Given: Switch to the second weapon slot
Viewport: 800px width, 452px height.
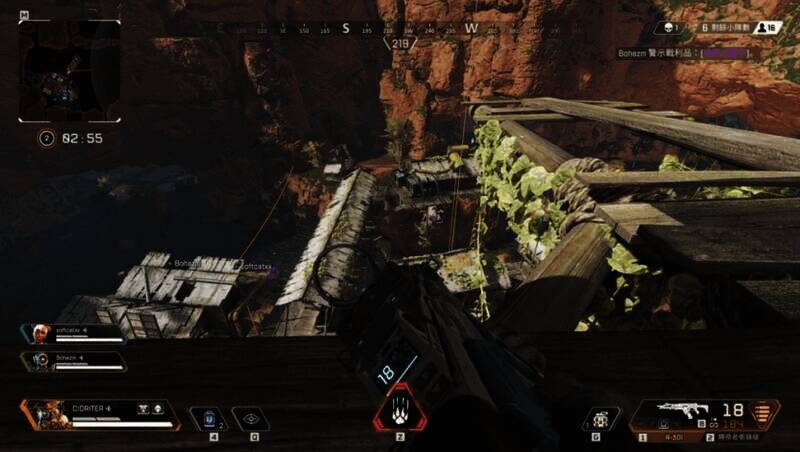Looking at the screenshot, I should point(740,437).
